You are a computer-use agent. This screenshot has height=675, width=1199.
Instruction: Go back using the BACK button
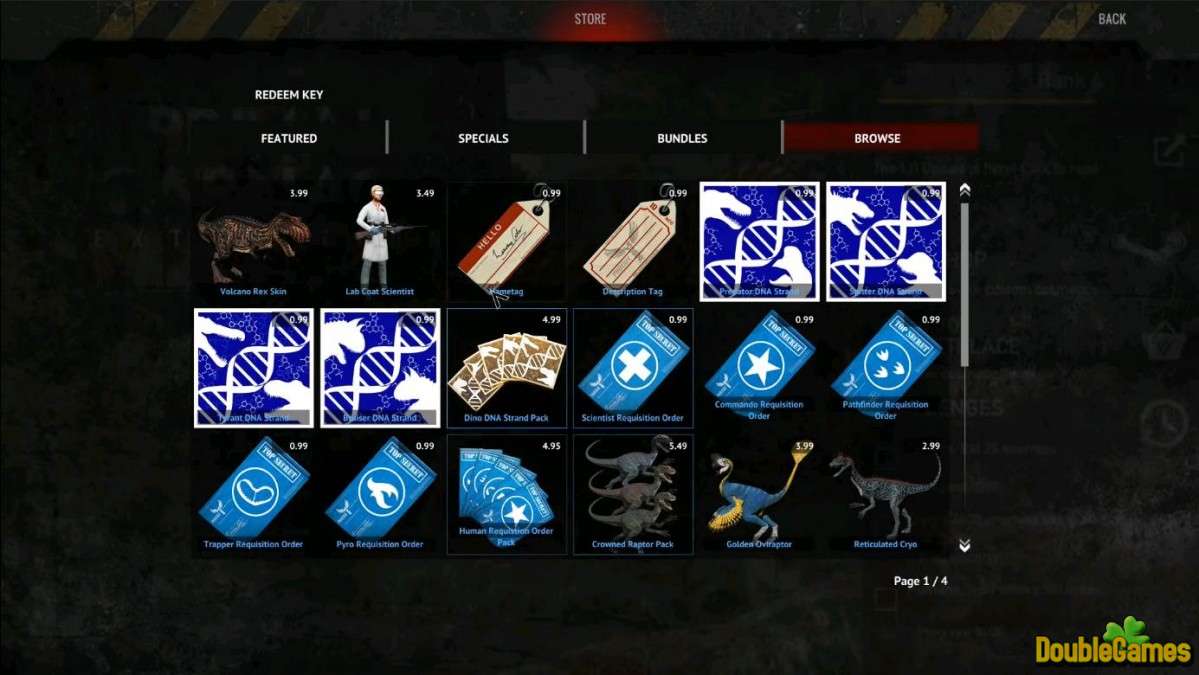coord(1111,19)
